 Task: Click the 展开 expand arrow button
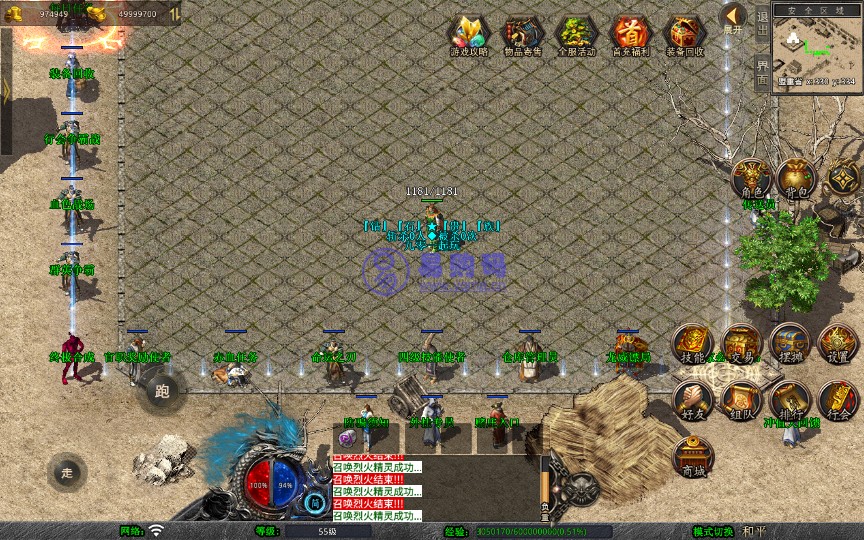click(733, 19)
